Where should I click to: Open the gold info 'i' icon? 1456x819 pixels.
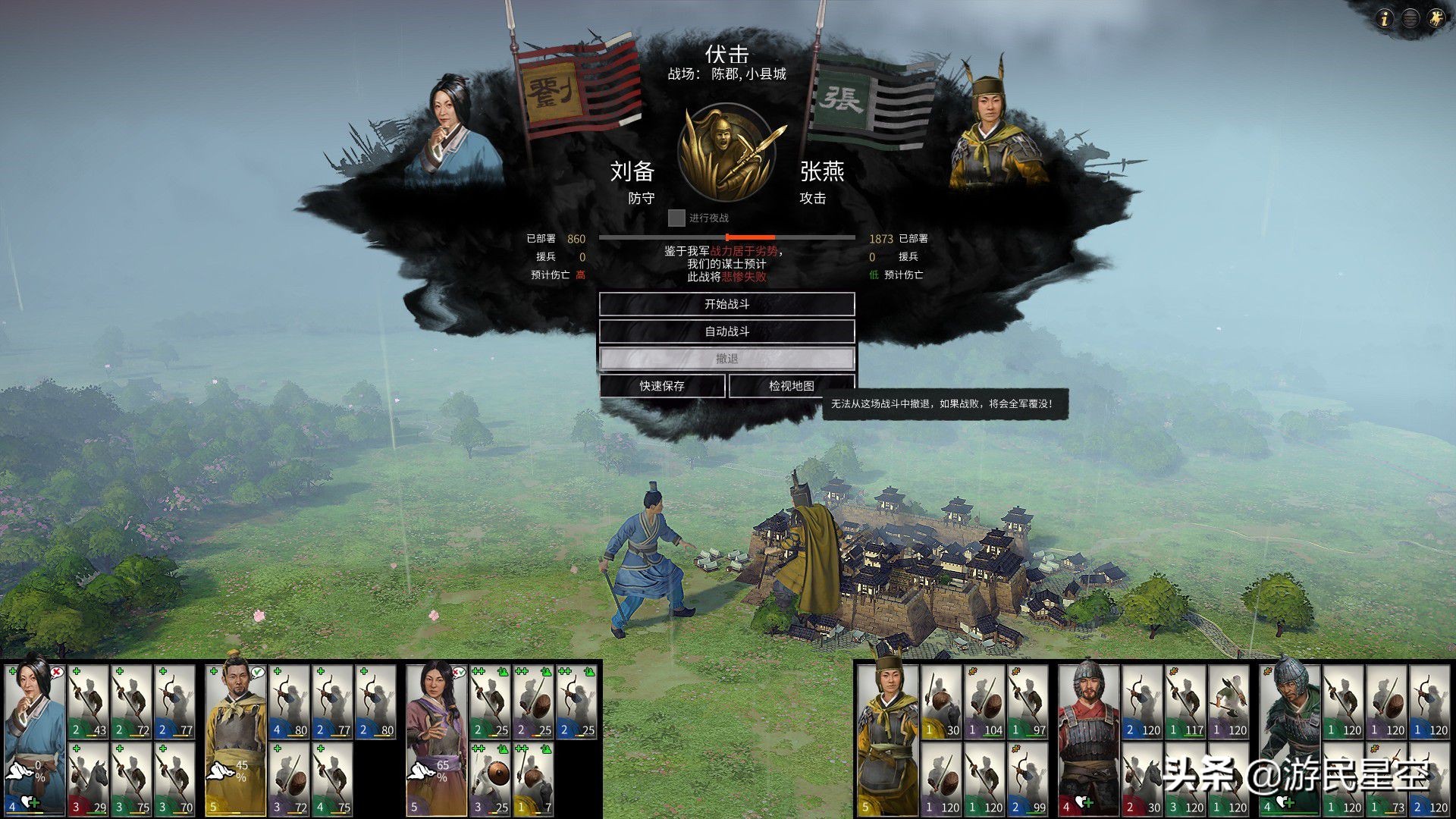pos(1385,19)
